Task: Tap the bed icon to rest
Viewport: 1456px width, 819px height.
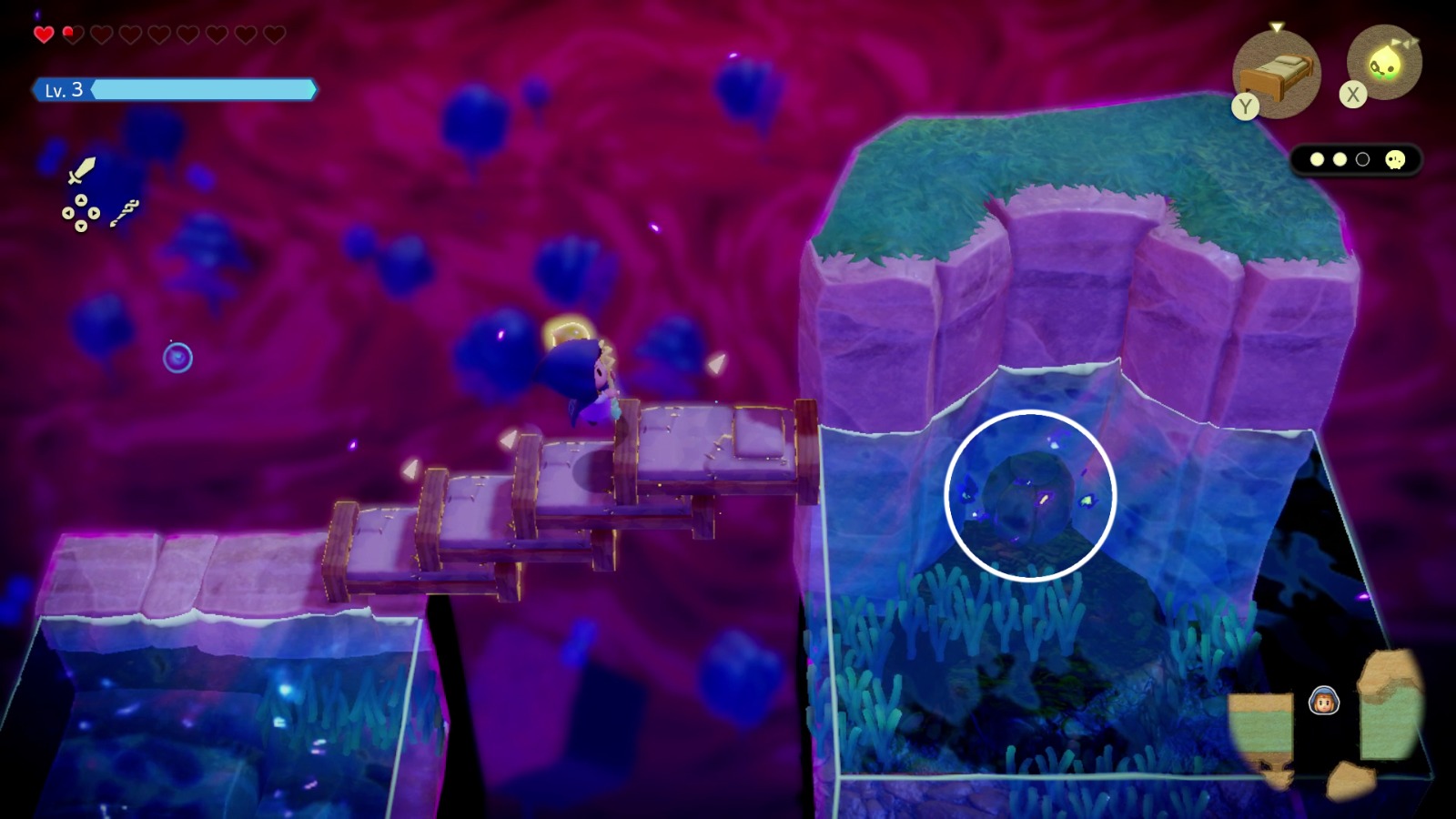Action: click(1278, 74)
